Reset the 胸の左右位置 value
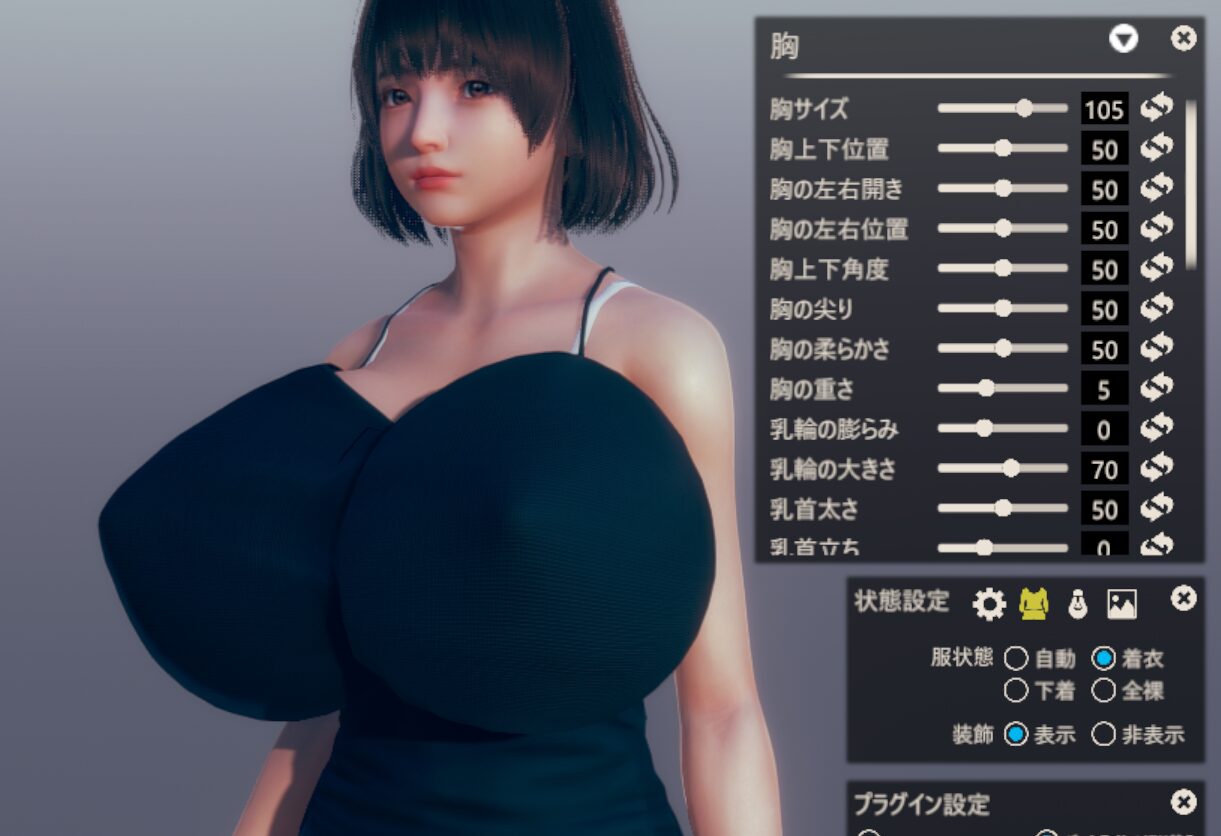This screenshot has width=1221, height=836. (1157, 228)
